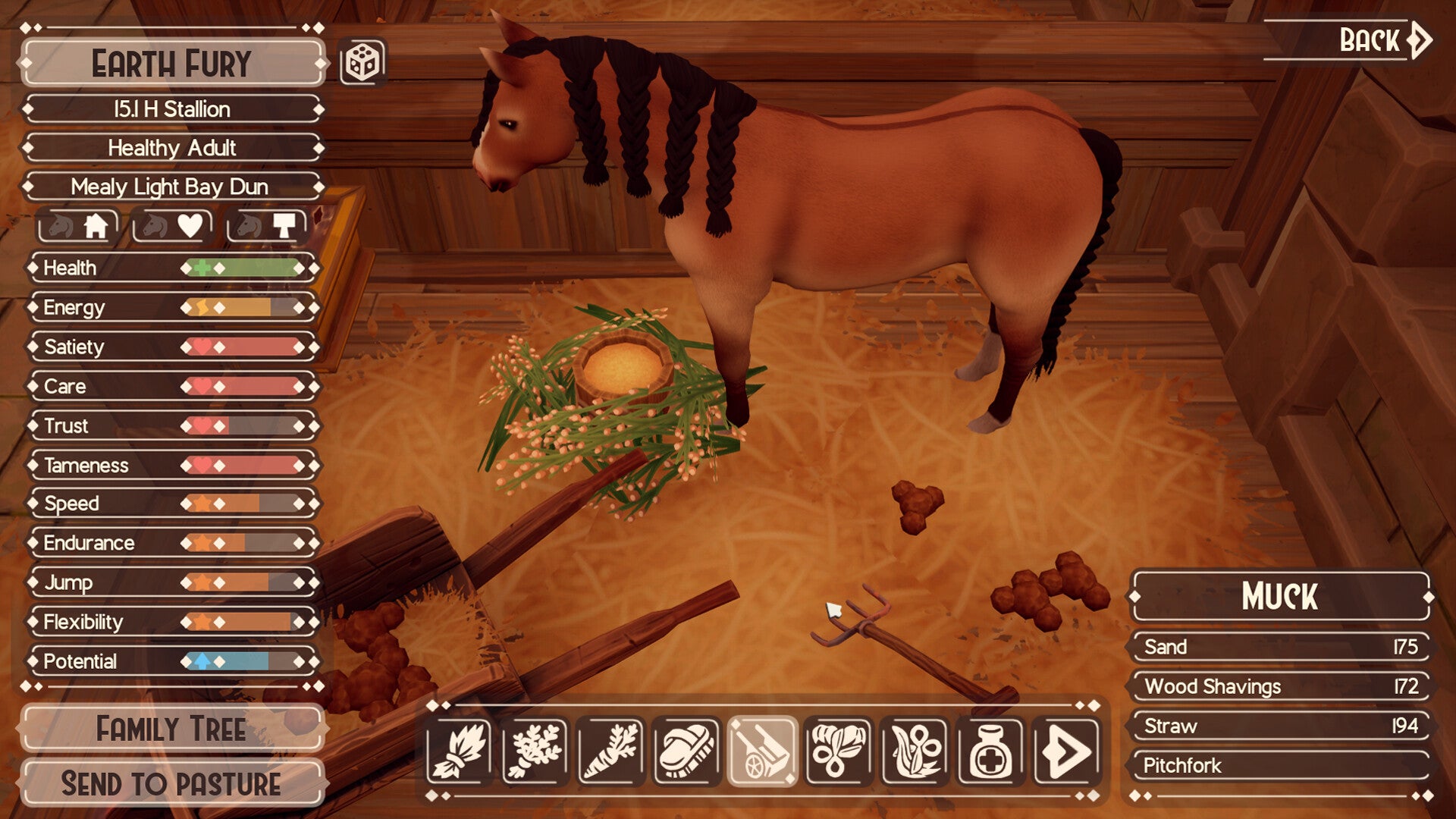The height and width of the screenshot is (819, 1456).
Task: Select the Pitchfork option
Action: 1280,765
